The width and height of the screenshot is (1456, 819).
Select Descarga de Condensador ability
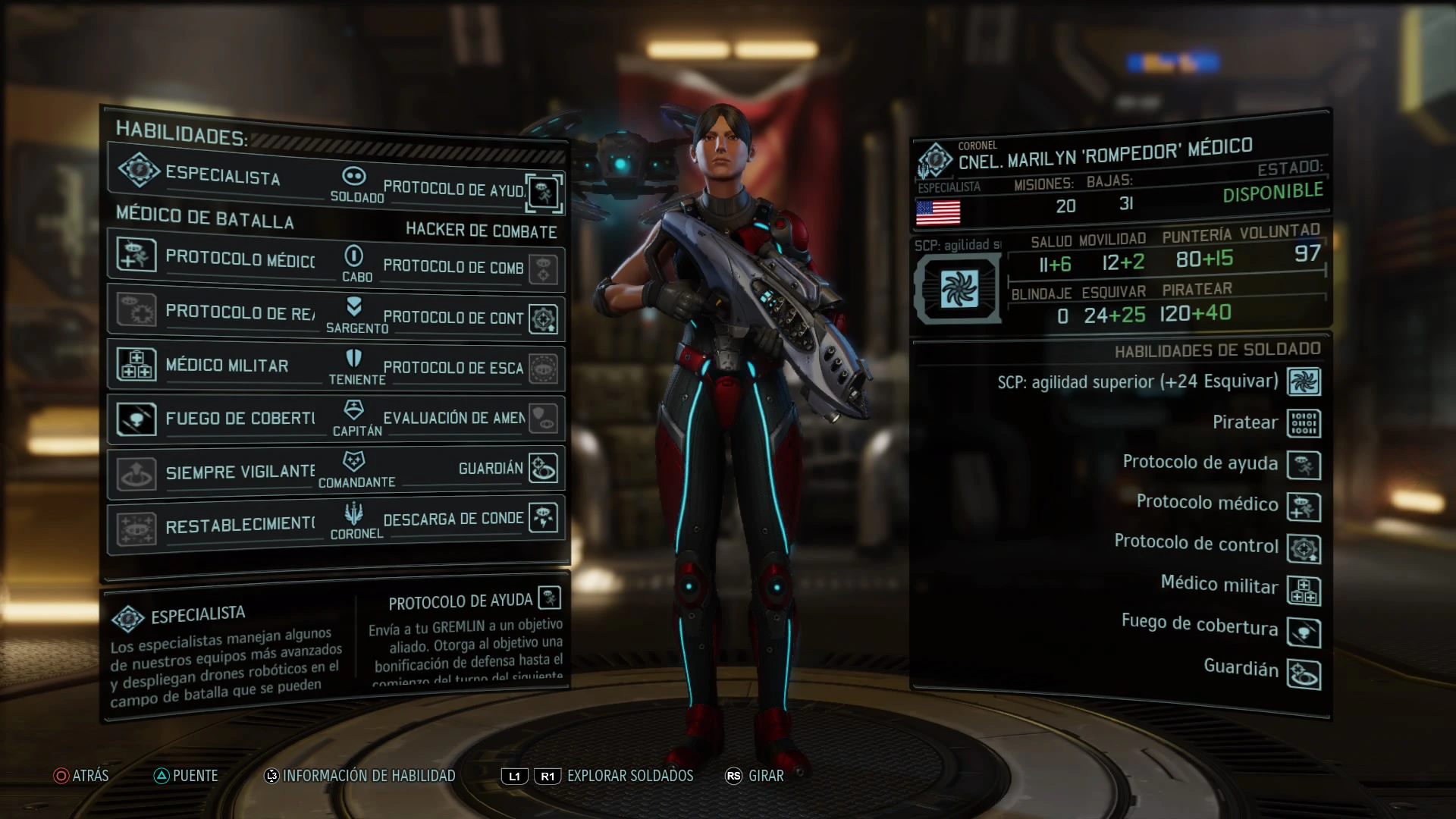point(470,519)
